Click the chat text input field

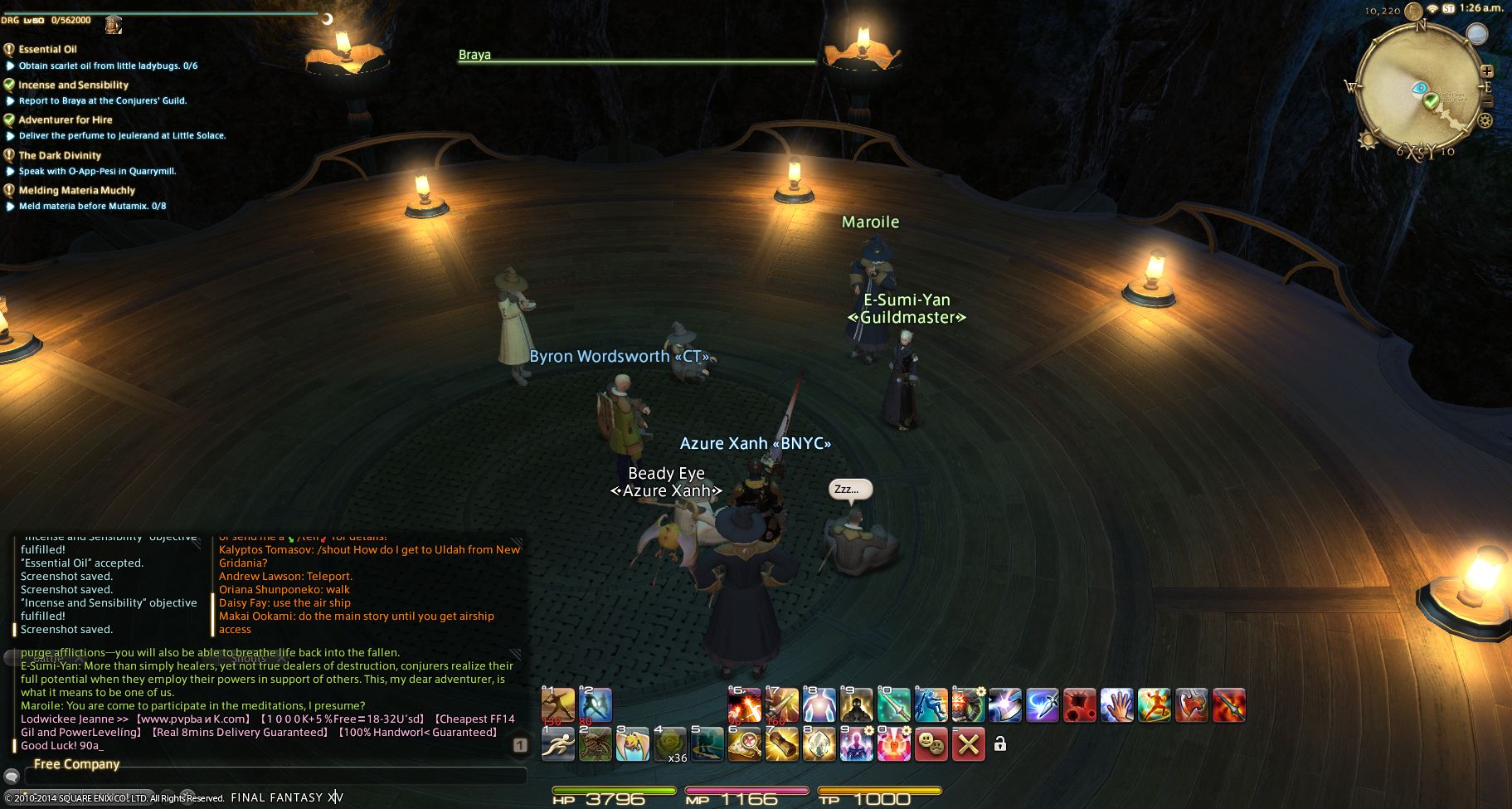coord(274,777)
